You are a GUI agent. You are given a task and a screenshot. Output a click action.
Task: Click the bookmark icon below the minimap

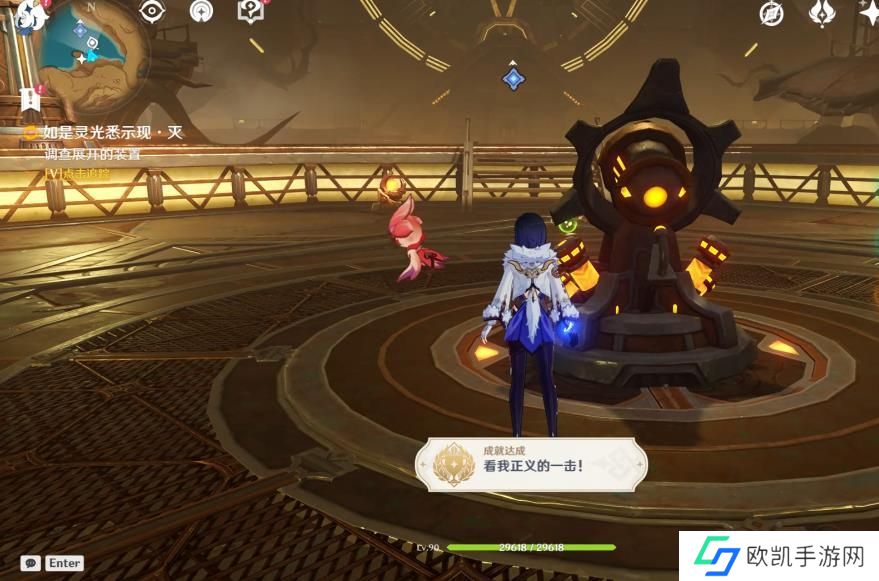(28, 99)
